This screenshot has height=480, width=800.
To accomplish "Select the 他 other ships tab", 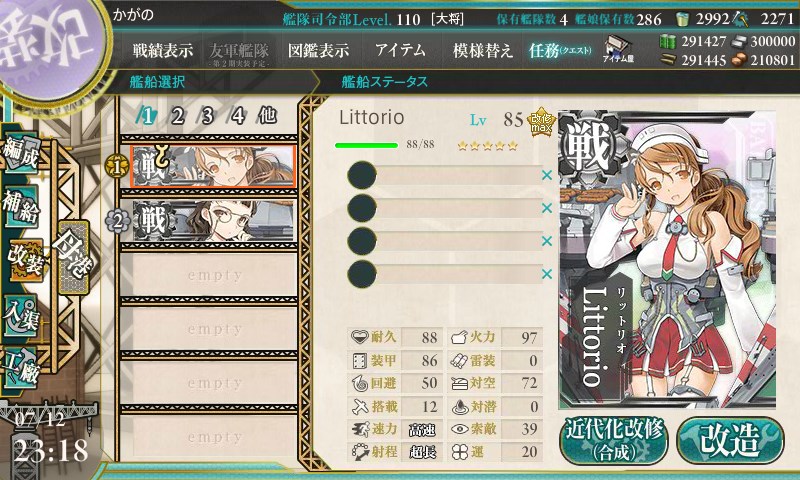I will [267, 115].
